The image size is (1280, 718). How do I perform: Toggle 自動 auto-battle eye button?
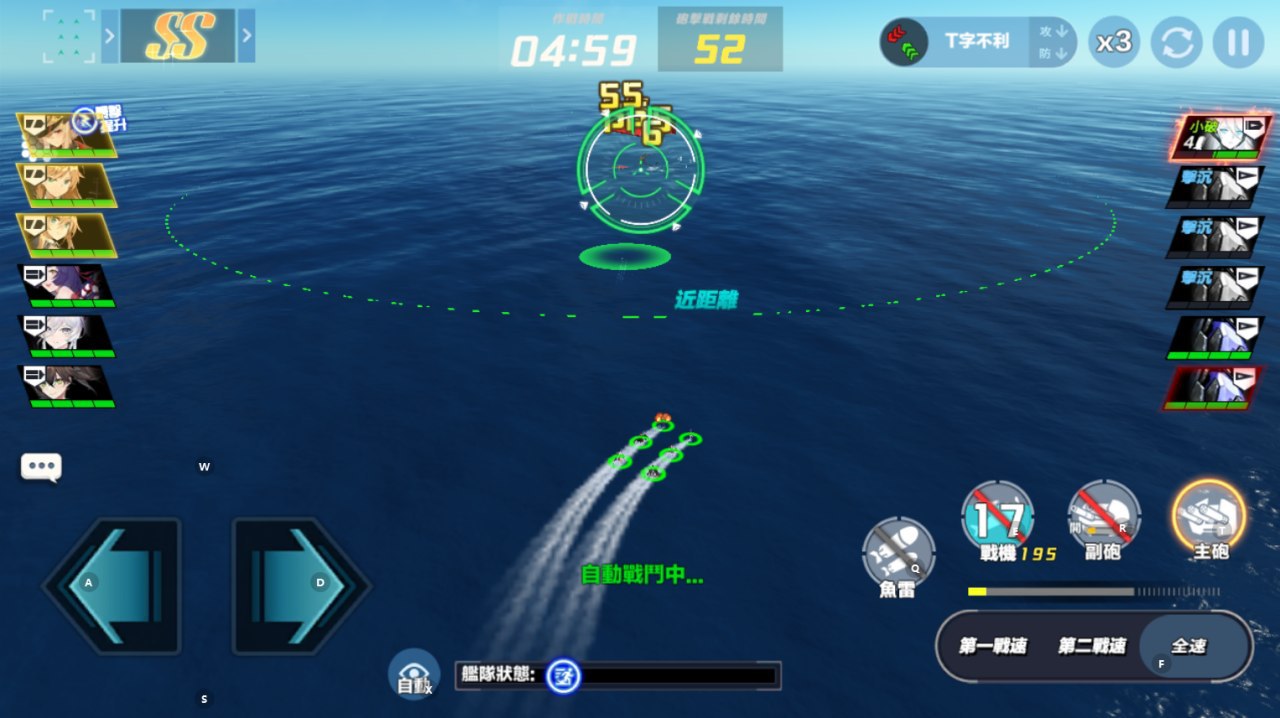click(x=414, y=673)
